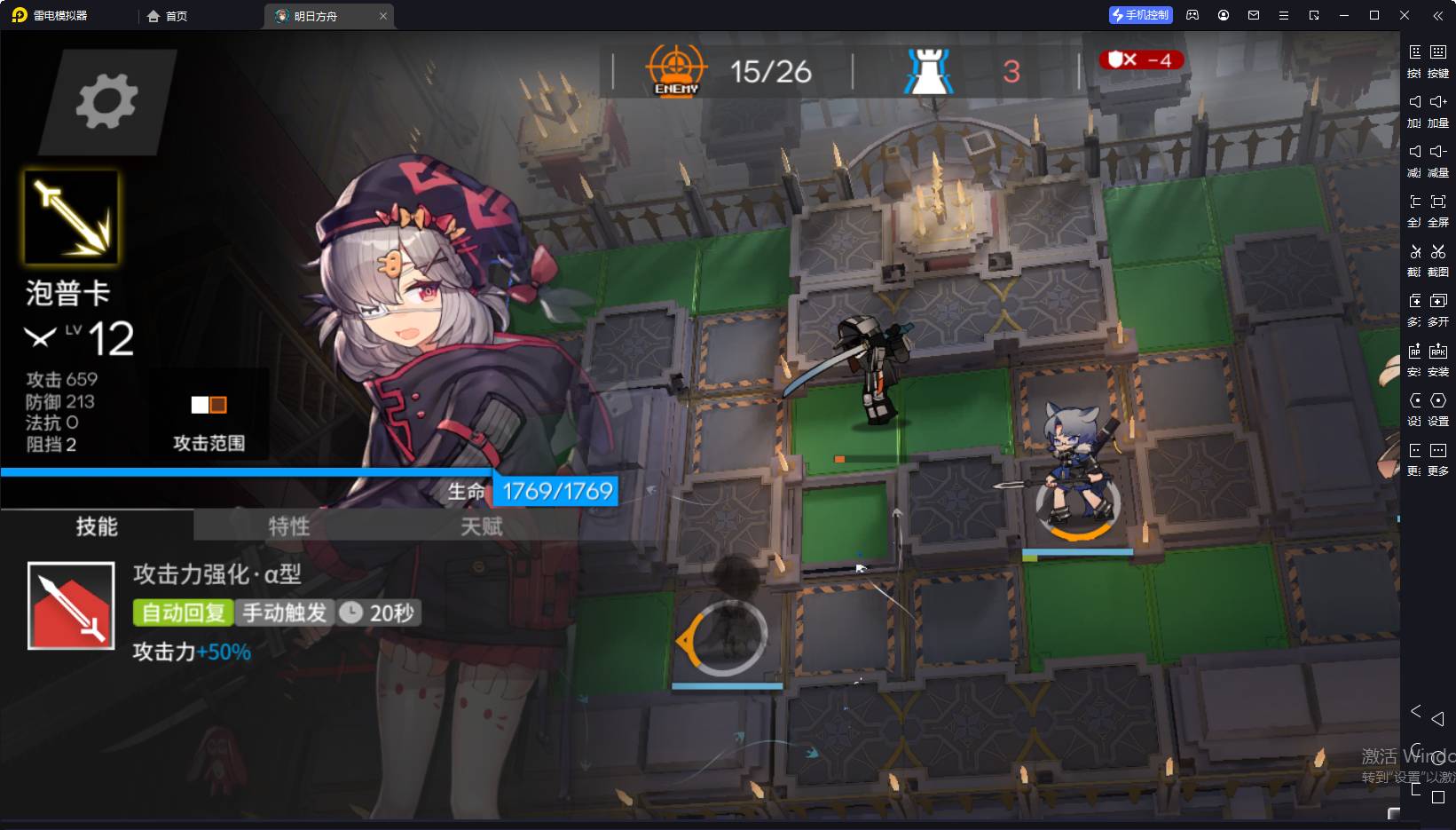Click the 手机控制 phone control button

(1141, 15)
